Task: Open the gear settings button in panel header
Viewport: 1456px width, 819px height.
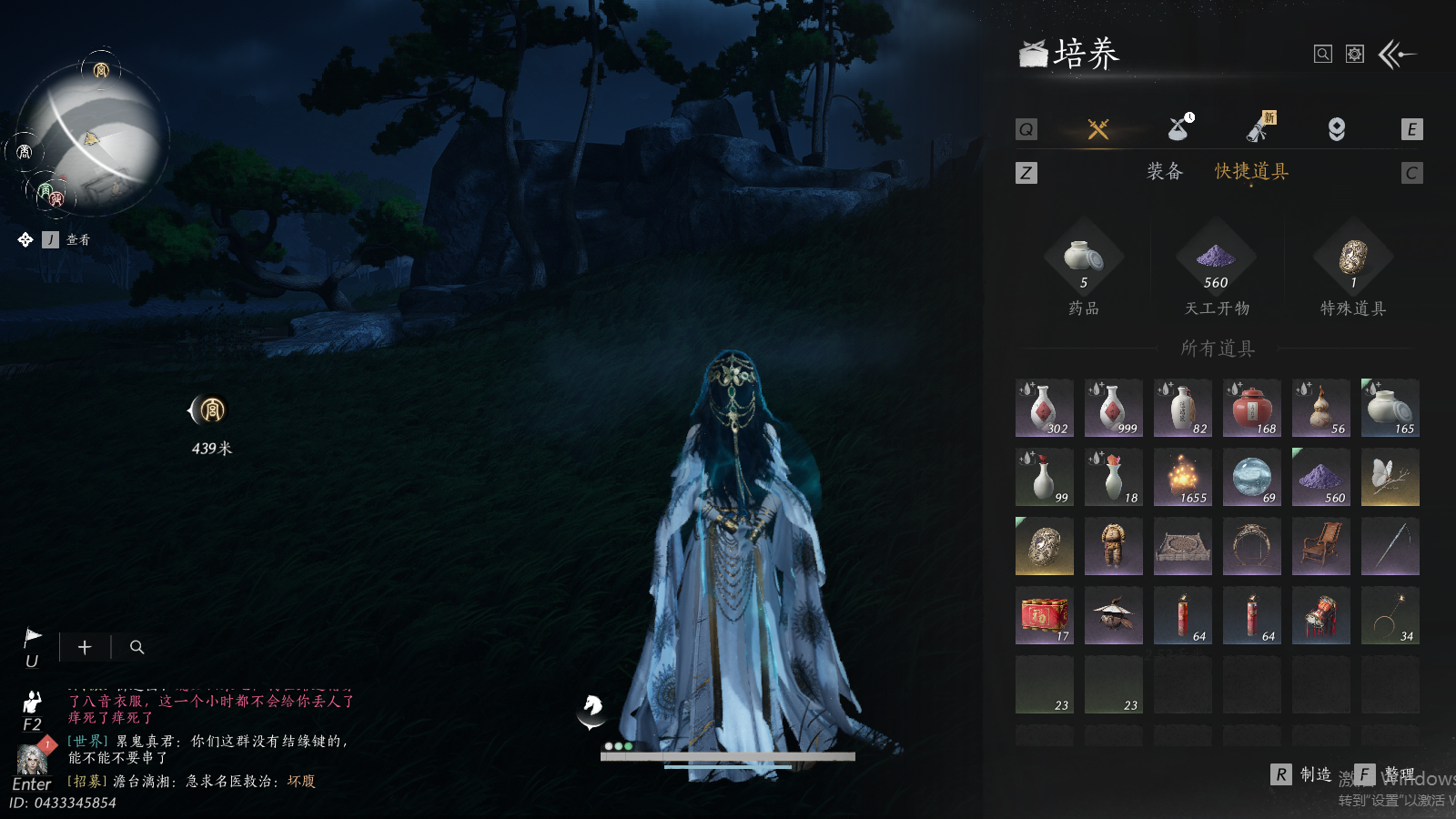Action: click(1355, 55)
